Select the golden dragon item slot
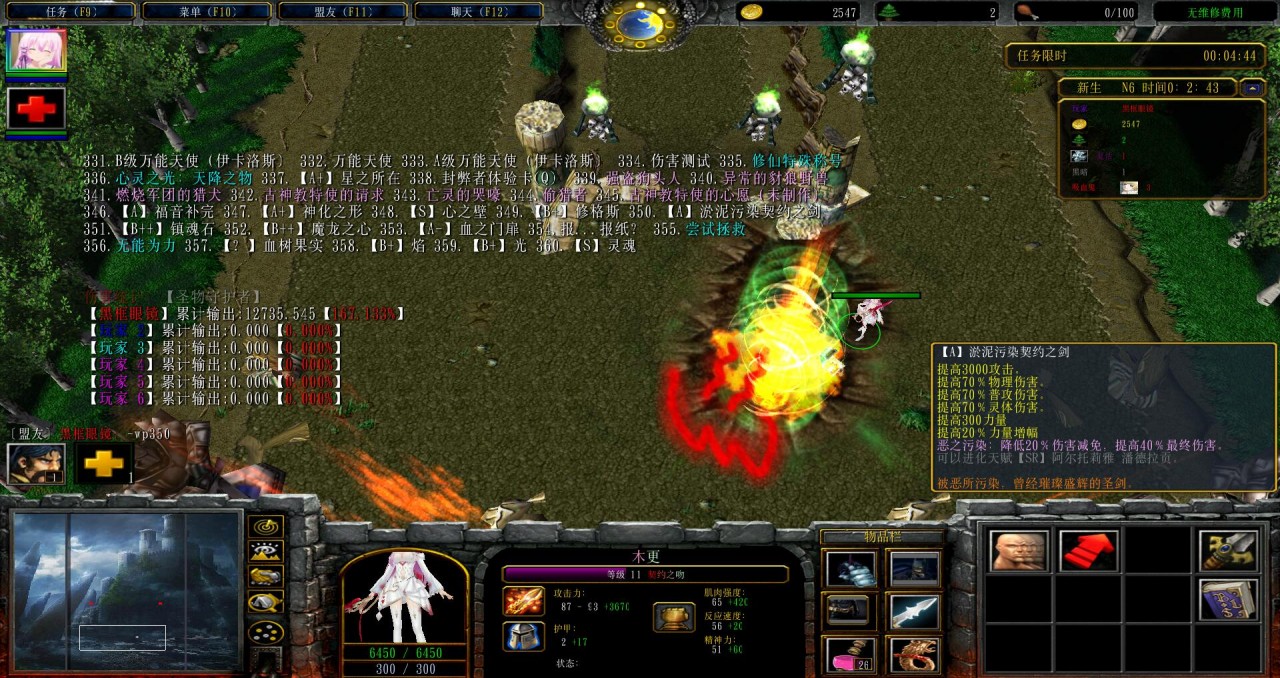Viewport: 1280px width, 678px height. click(x=915, y=654)
